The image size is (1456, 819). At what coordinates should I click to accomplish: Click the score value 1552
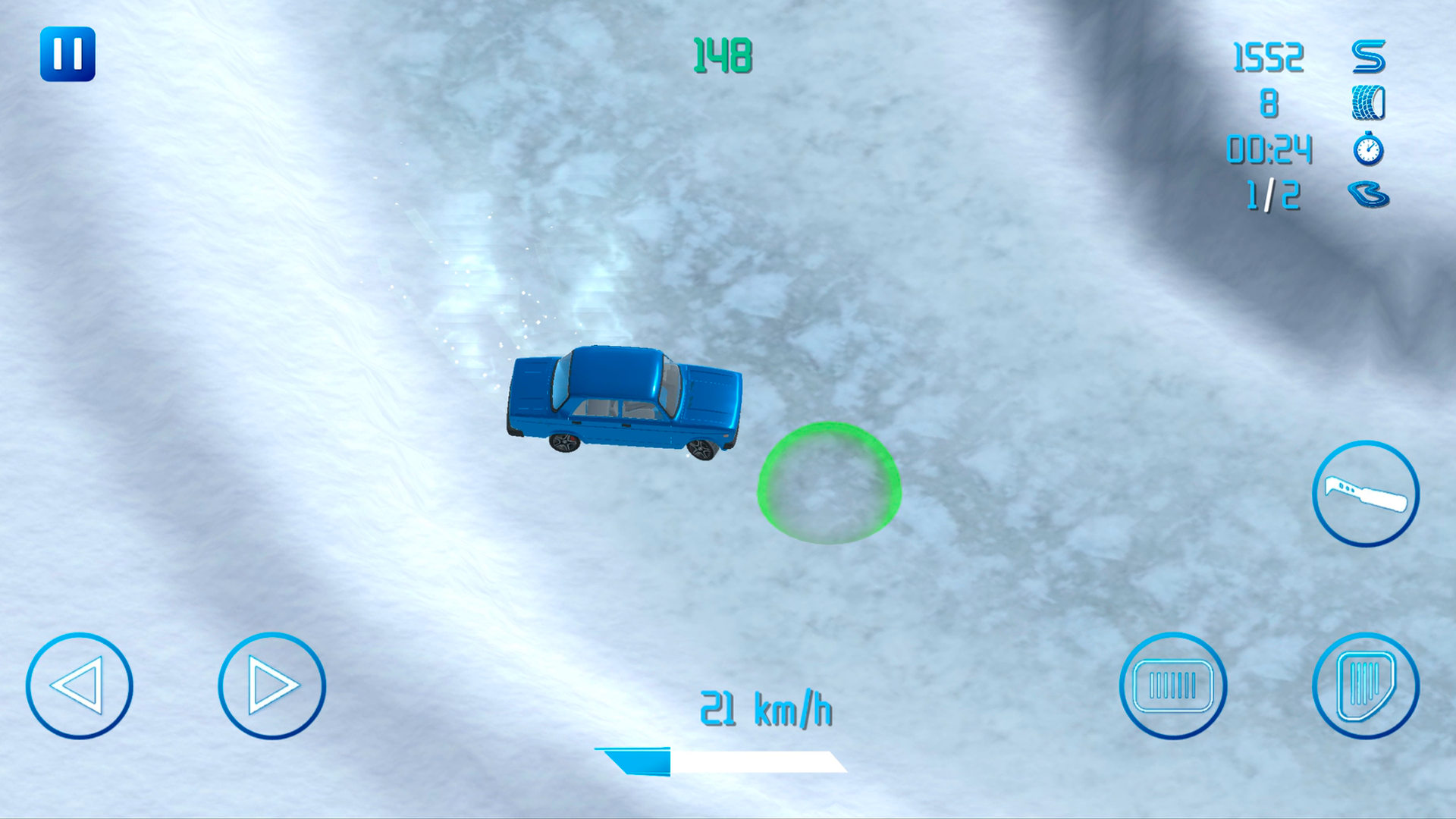[1268, 57]
